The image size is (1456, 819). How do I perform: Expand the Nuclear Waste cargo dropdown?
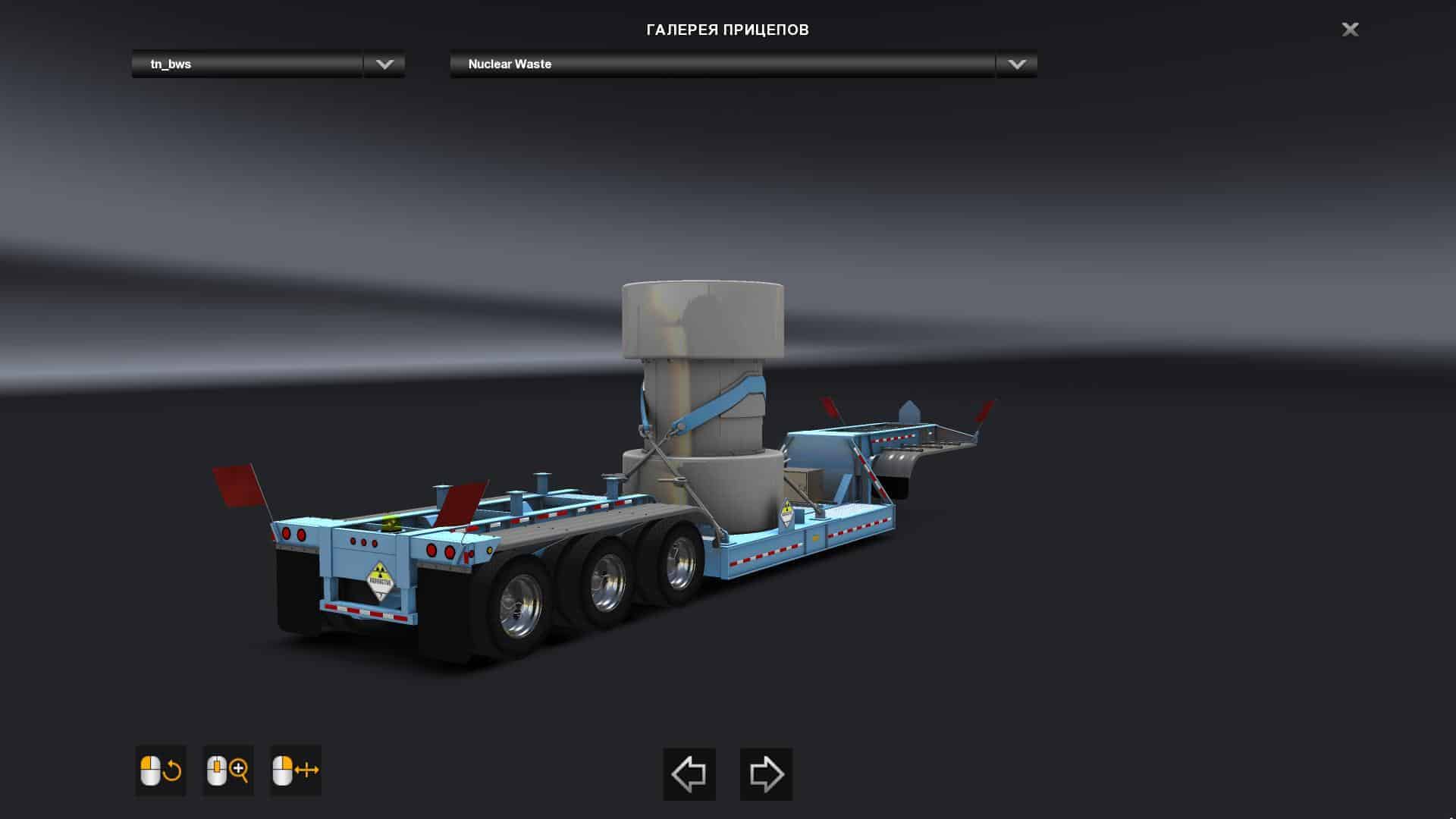tap(1016, 64)
